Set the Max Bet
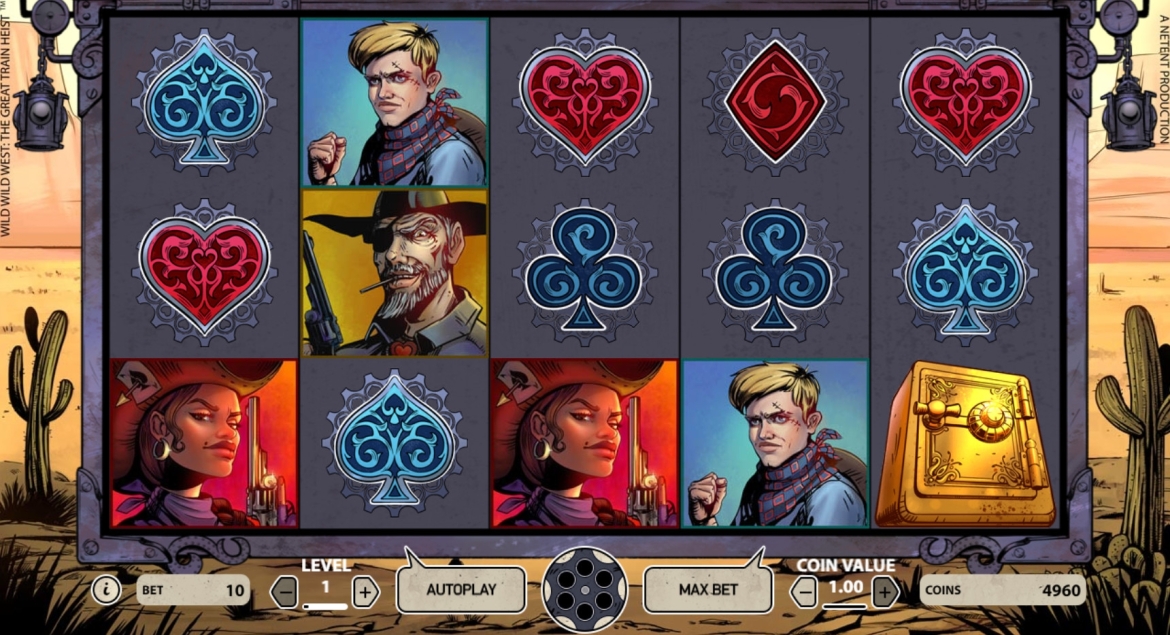This screenshot has height=635, width=1170. 708,589
